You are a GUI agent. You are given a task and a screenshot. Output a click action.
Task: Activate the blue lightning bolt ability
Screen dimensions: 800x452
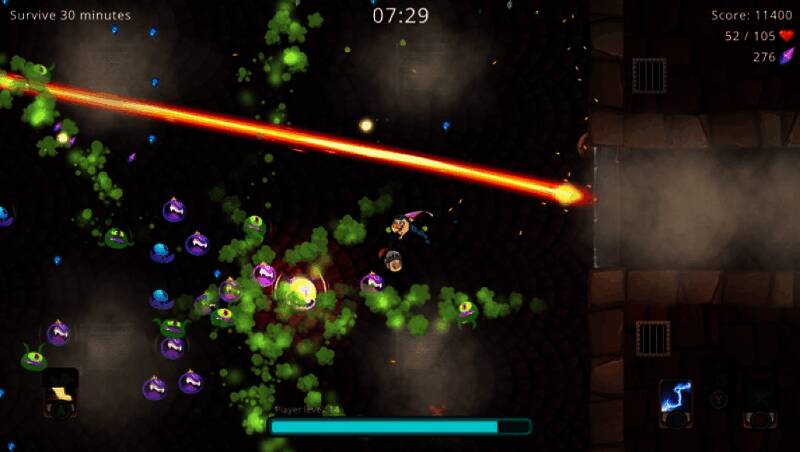(676, 397)
